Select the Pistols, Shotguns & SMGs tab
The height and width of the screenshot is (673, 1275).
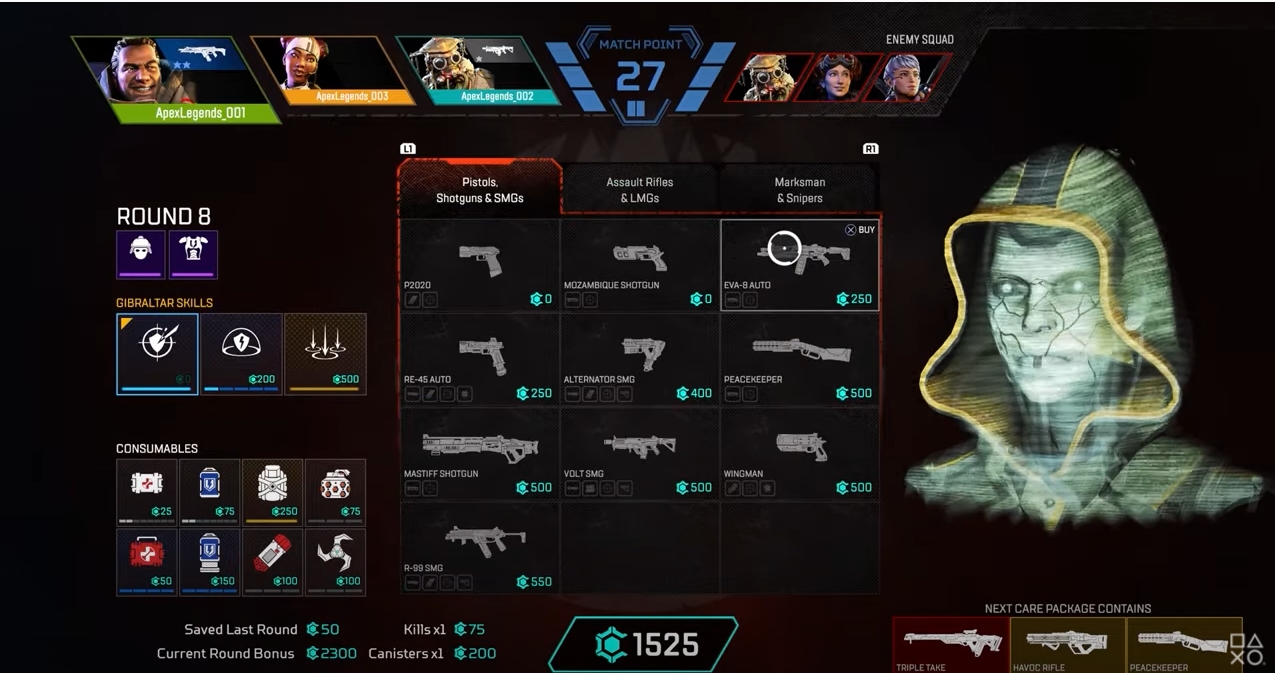pyautogui.click(x=479, y=190)
